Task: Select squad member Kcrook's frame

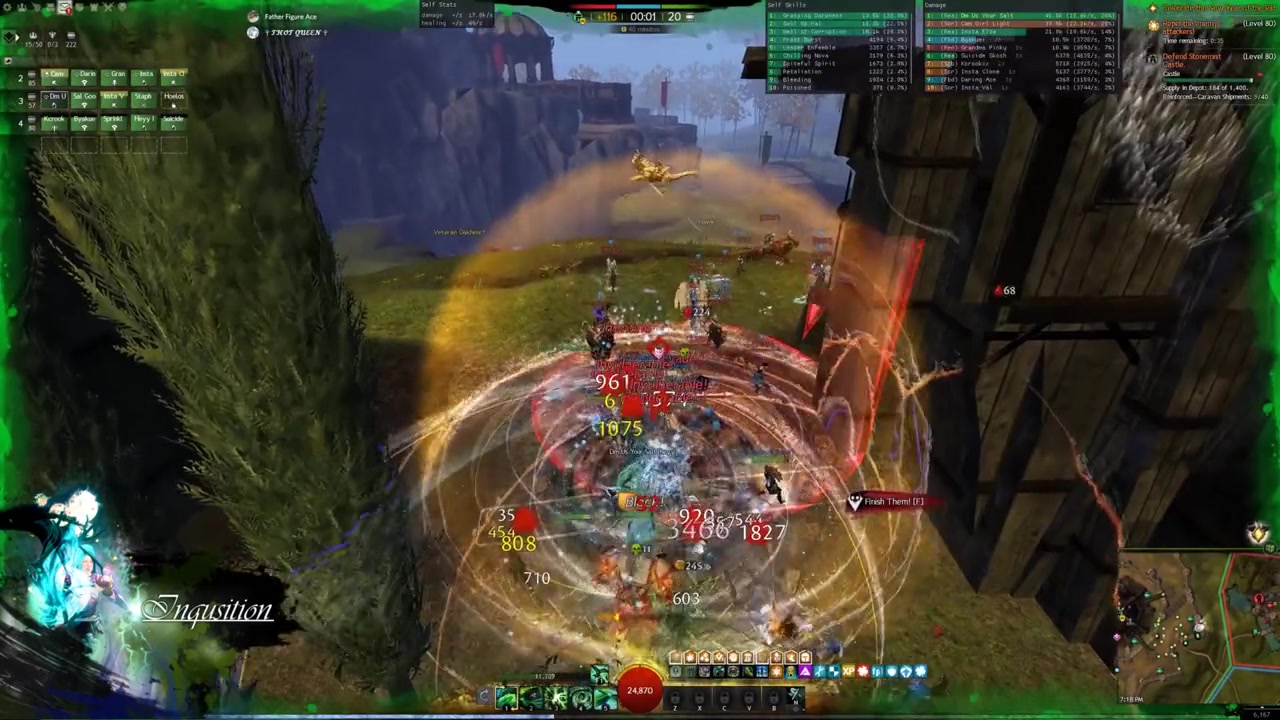Action: tap(54, 121)
